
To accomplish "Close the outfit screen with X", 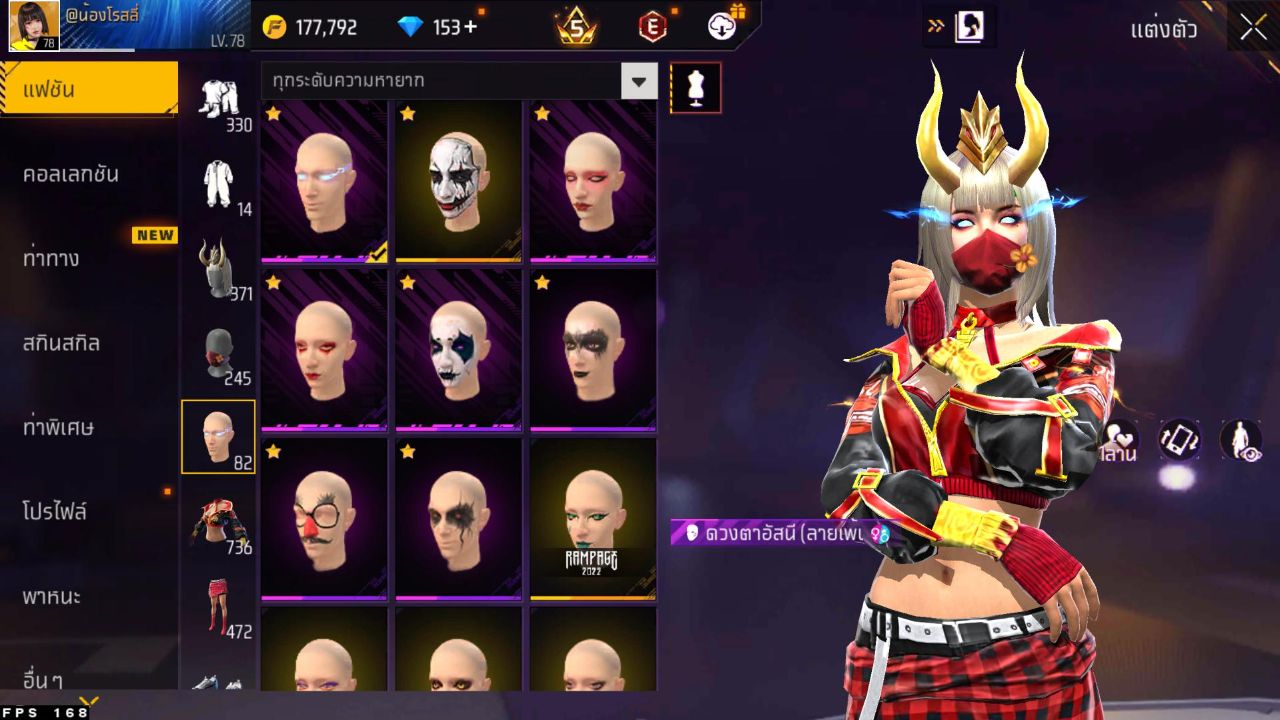I will click(1253, 27).
